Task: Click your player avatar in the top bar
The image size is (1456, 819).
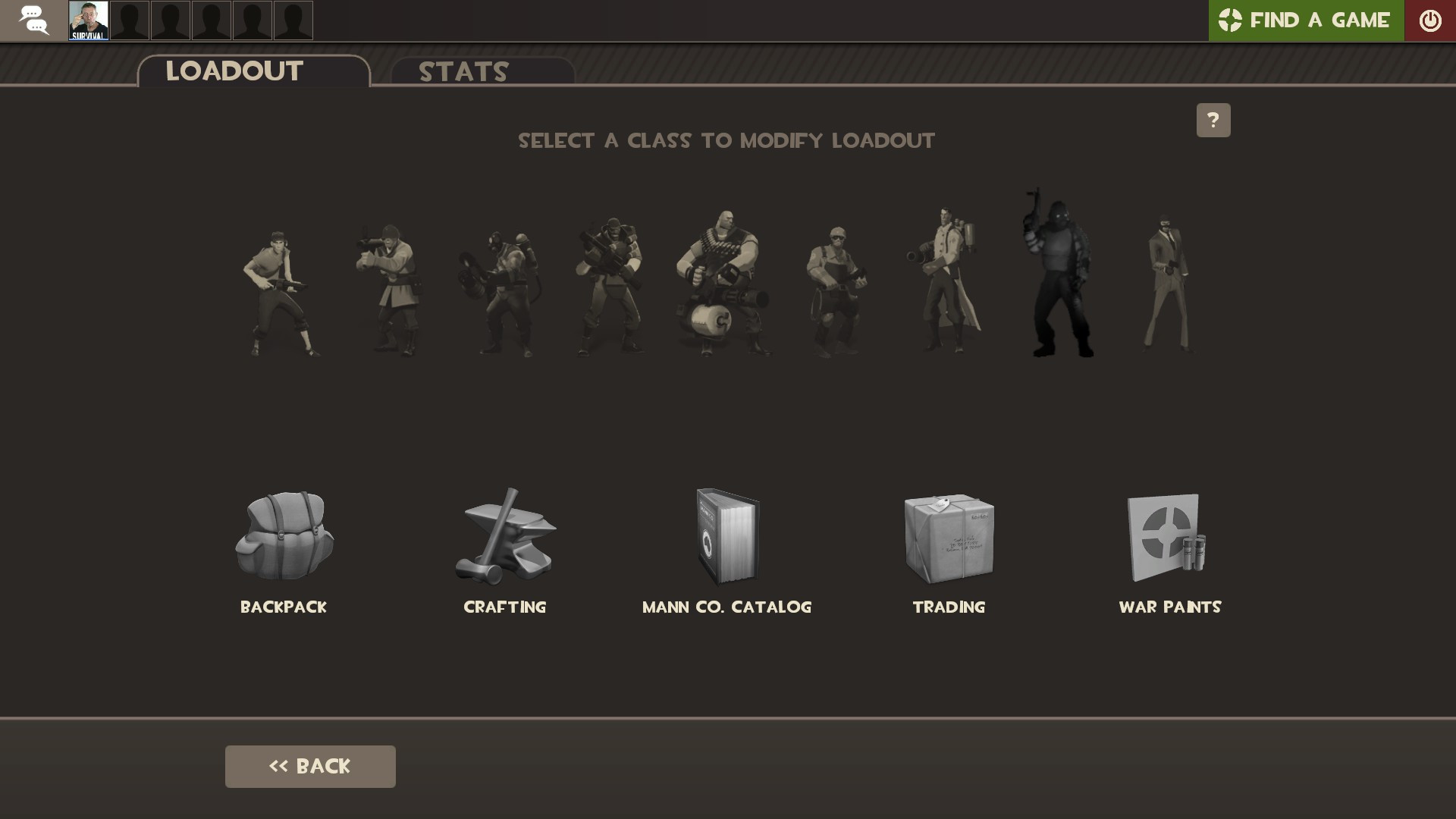Action: (89, 20)
